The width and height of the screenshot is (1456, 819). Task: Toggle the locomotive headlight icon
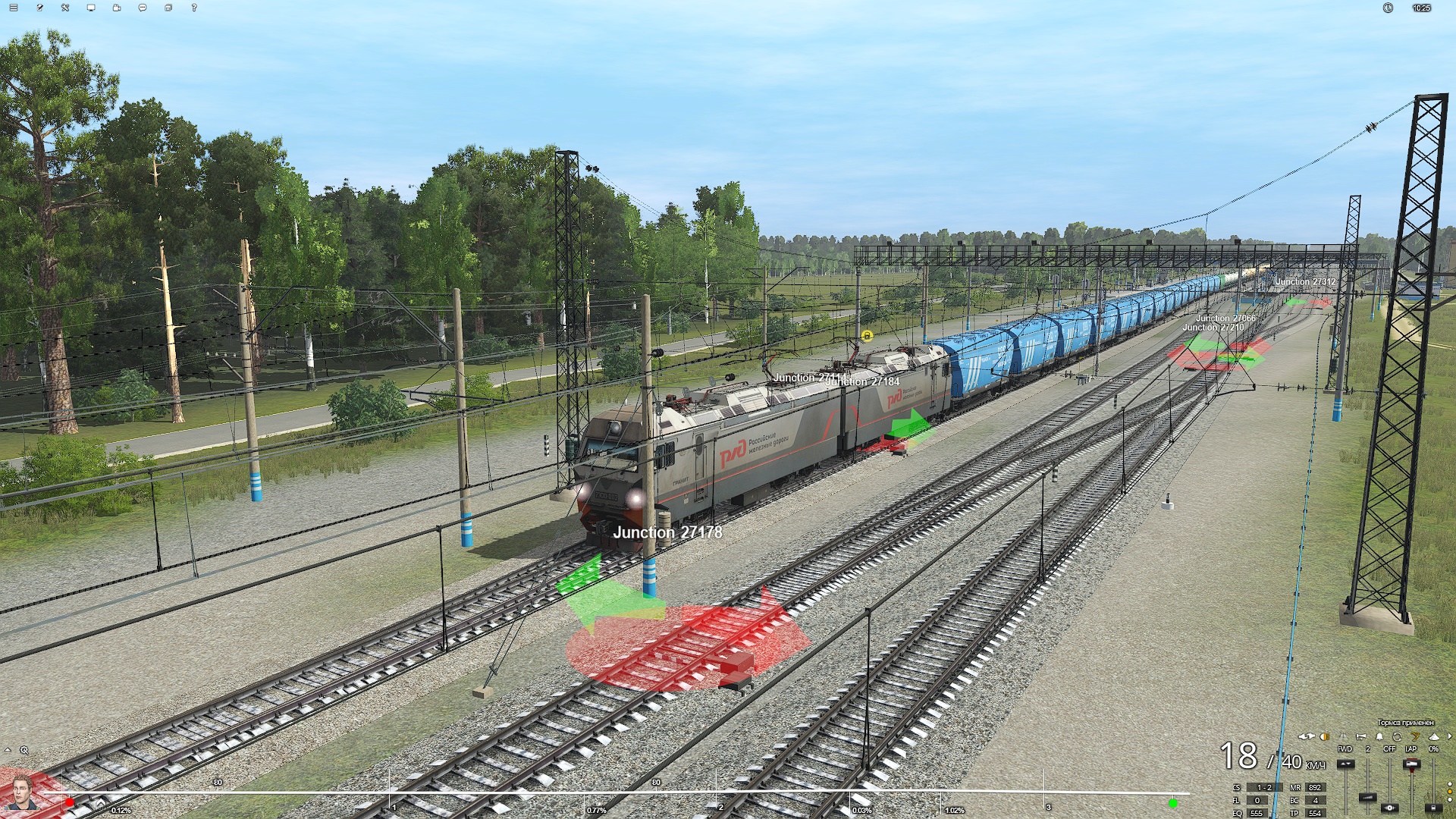[1325, 736]
